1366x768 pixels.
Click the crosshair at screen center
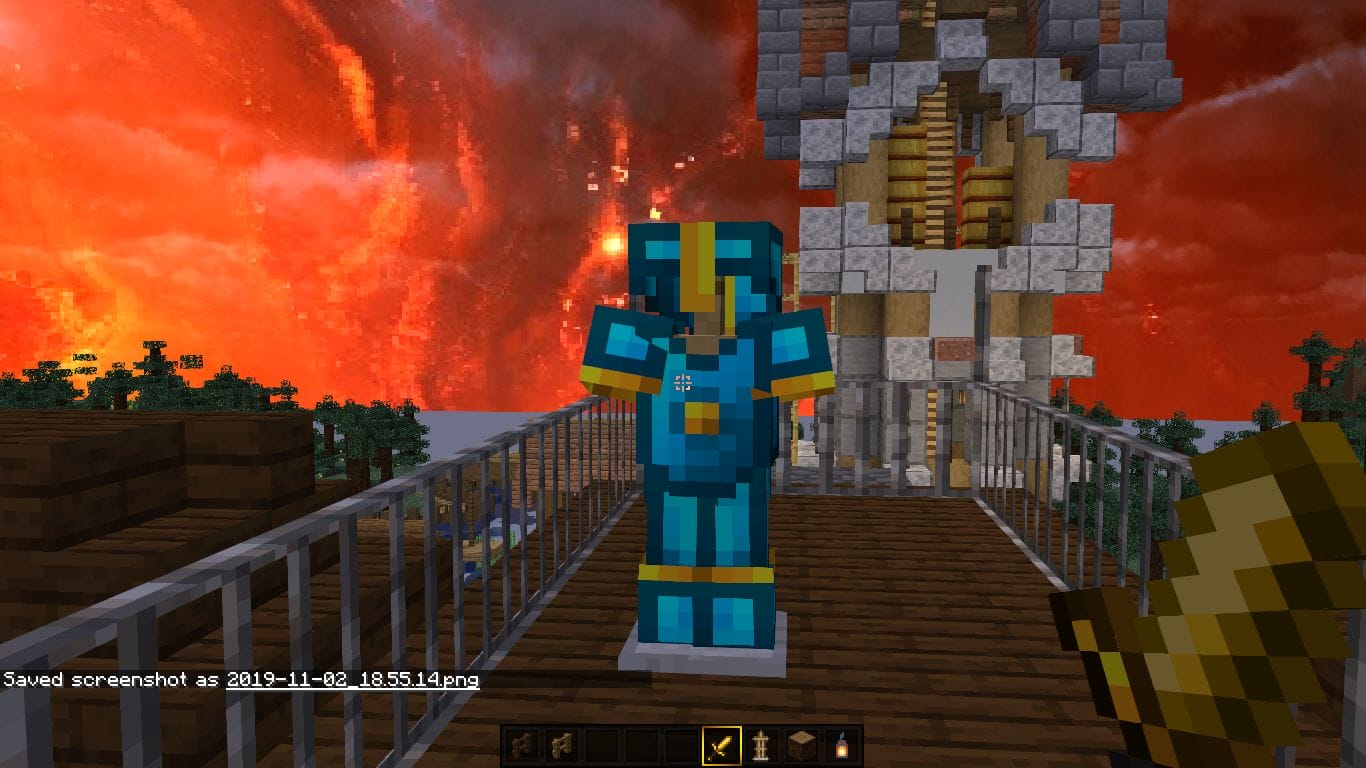click(x=683, y=381)
